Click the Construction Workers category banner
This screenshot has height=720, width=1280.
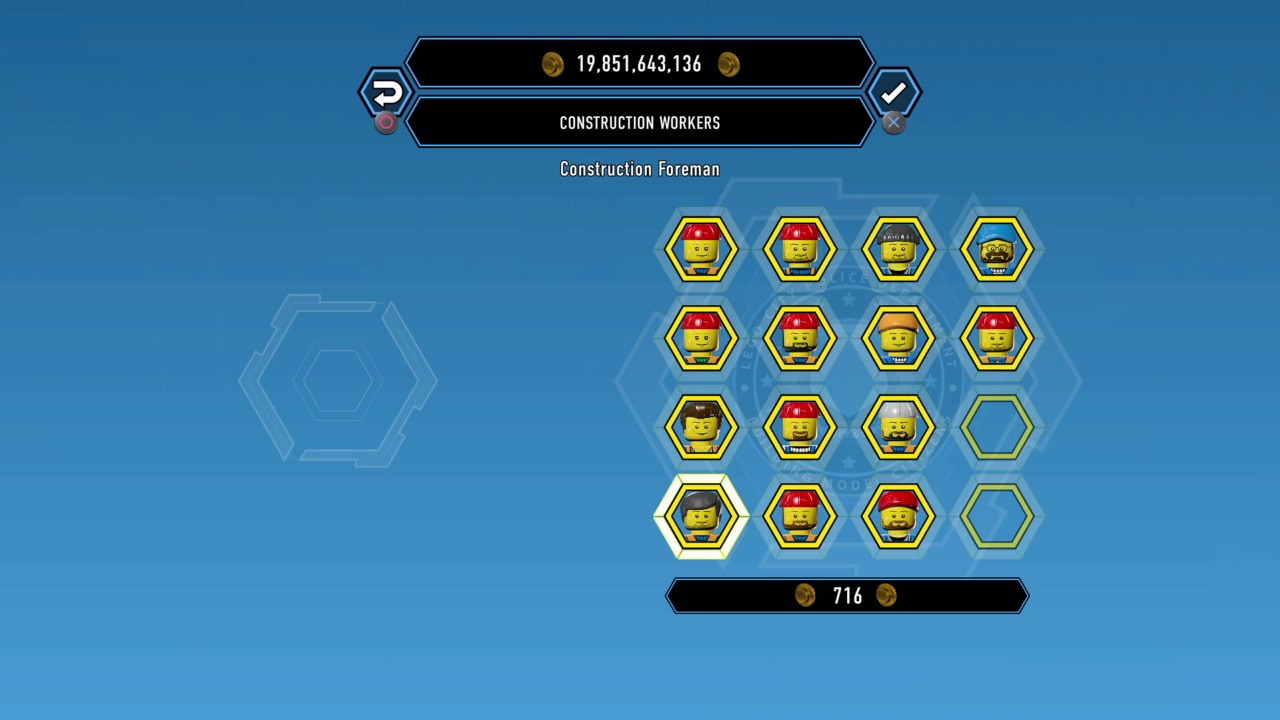tap(640, 122)
